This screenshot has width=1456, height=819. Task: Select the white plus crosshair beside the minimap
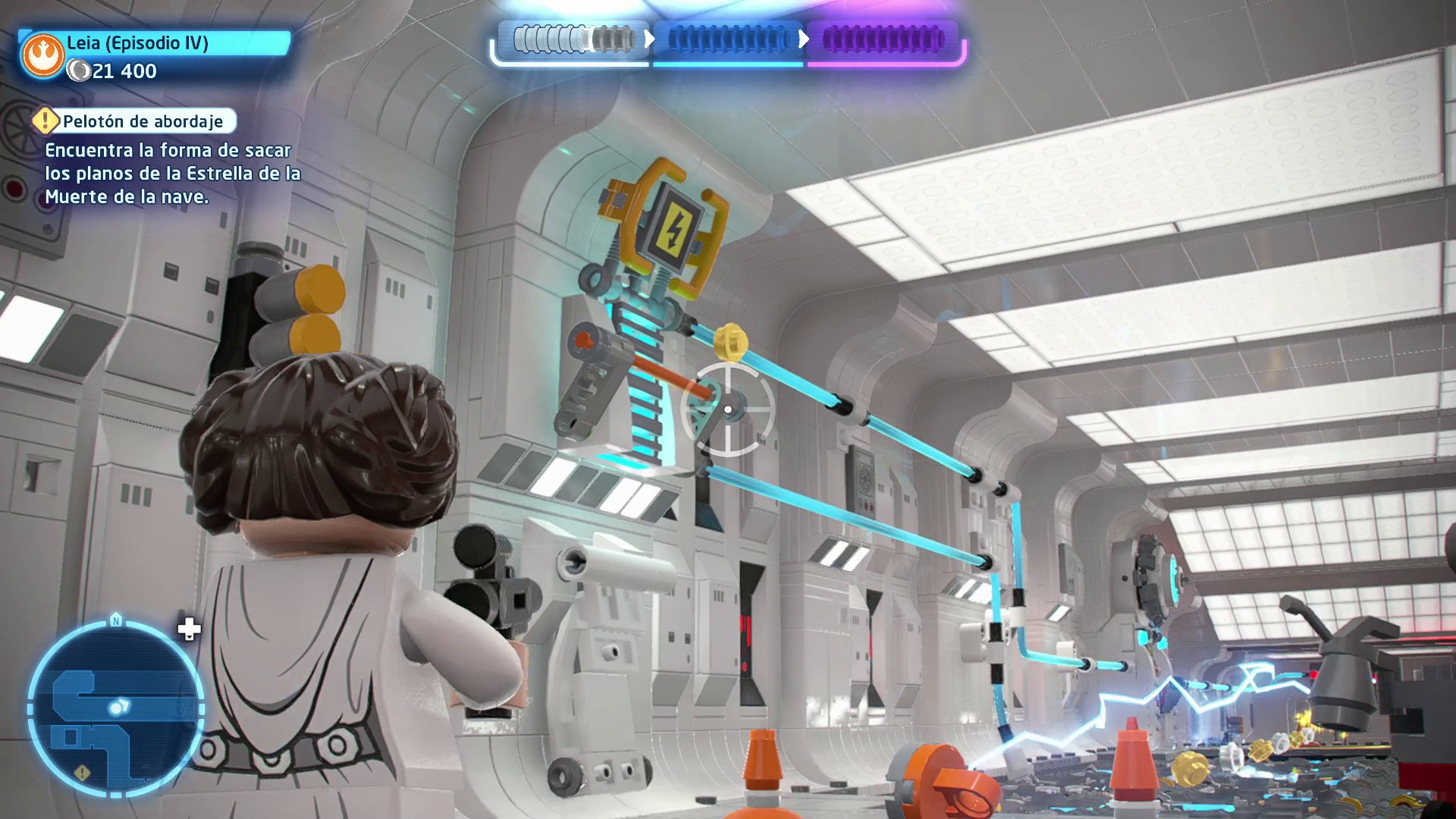(189, 629)
